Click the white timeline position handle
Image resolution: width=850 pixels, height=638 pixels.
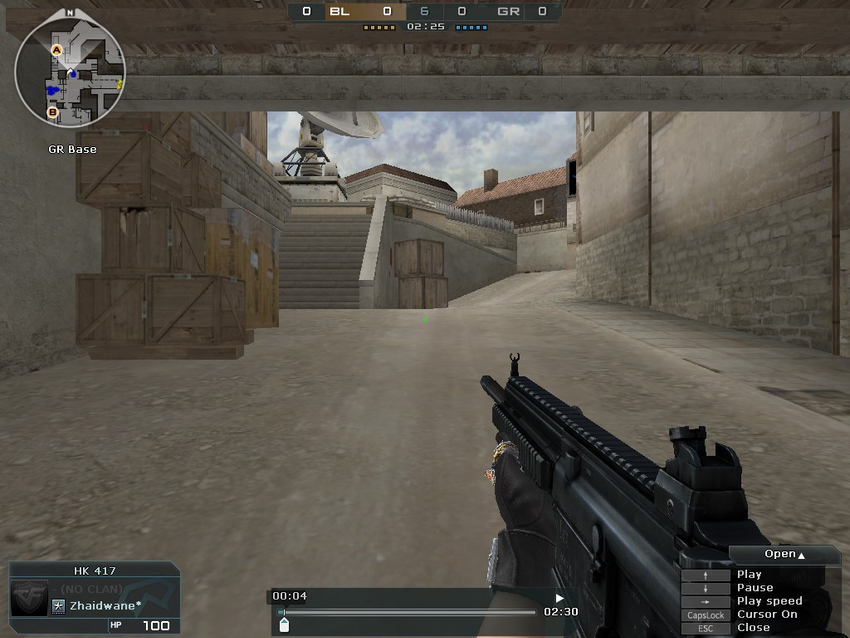point(284,625)
